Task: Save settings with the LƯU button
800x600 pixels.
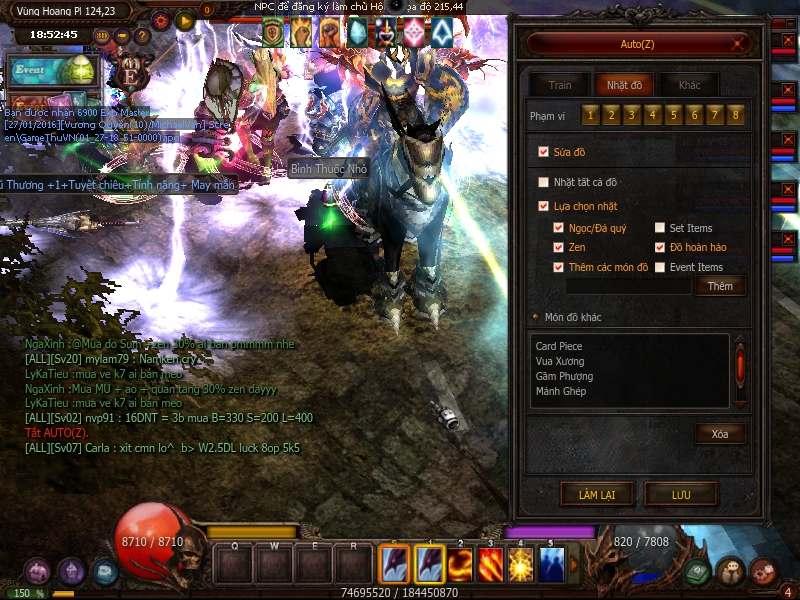Action: [680, 494]
